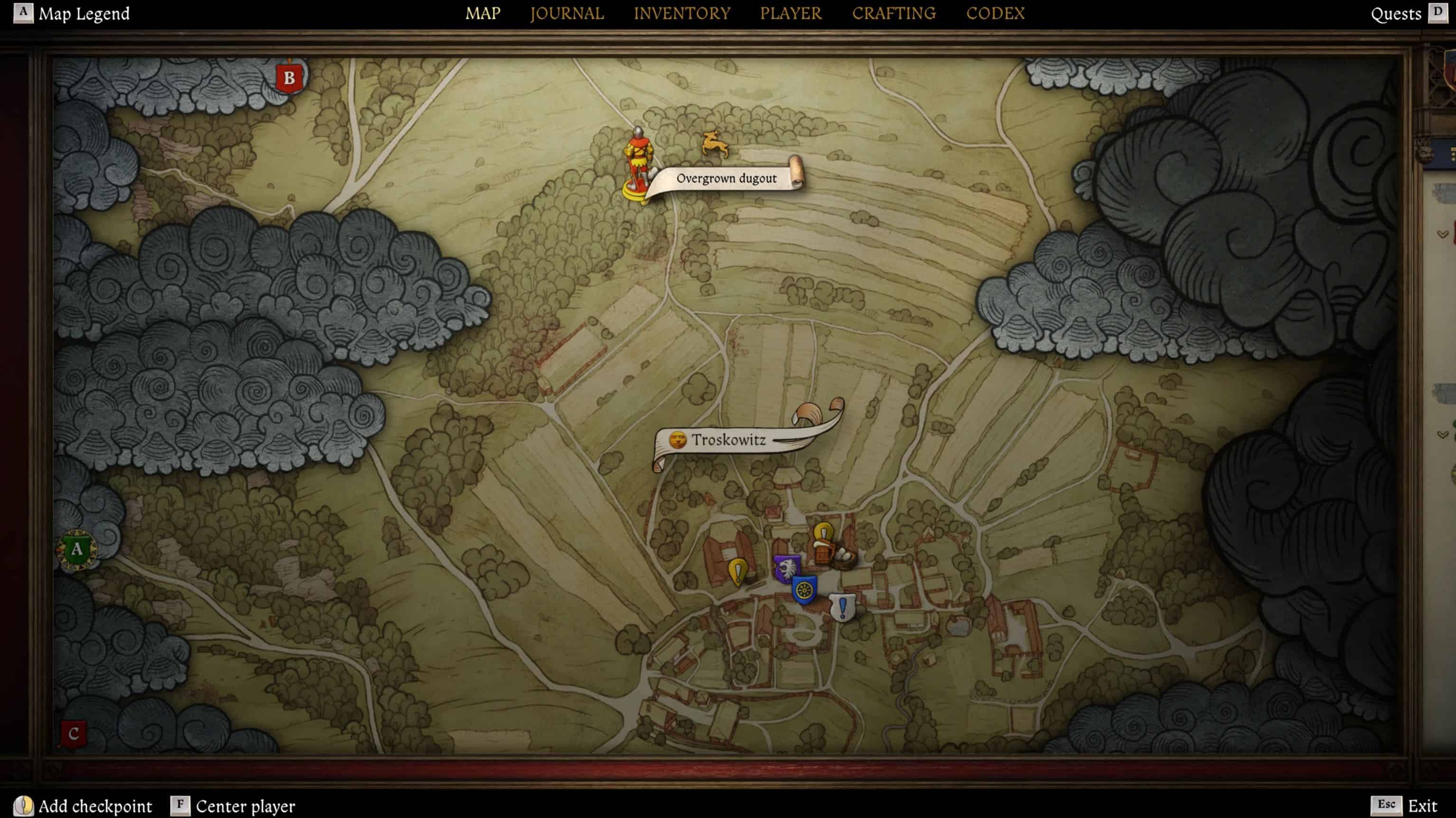Switch to the Journal tab
Image resolution: width=1456 pixels, height=818 pixels.
tap(566, 14)
